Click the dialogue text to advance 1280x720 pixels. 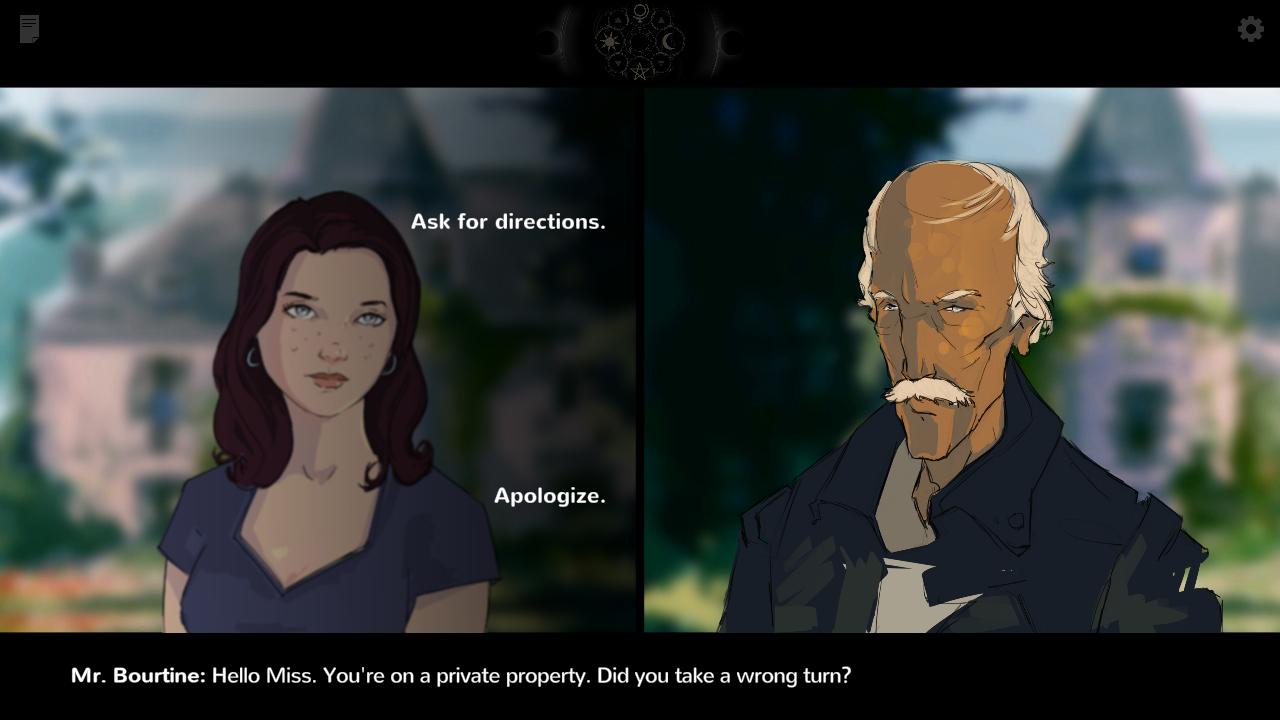point(460,676)
